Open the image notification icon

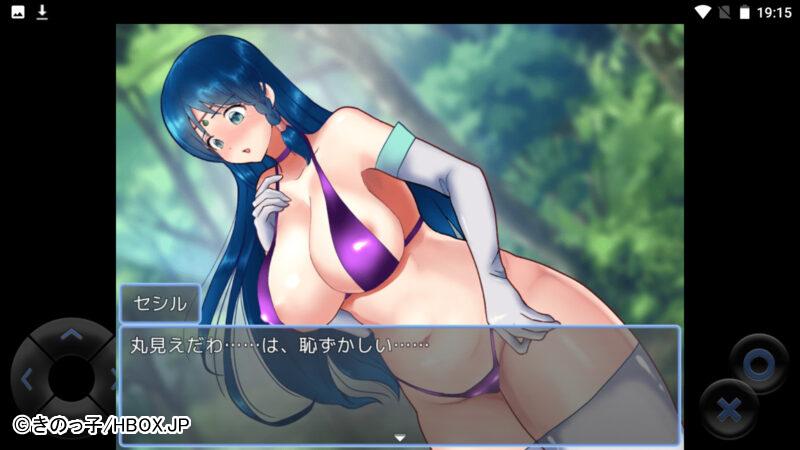pos(18,12)
